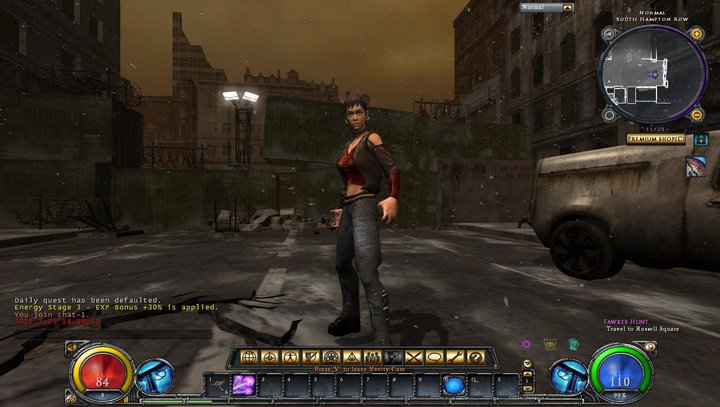Click the yellow mask icon
Screen dimensions: 720x407
click(549, 344)
